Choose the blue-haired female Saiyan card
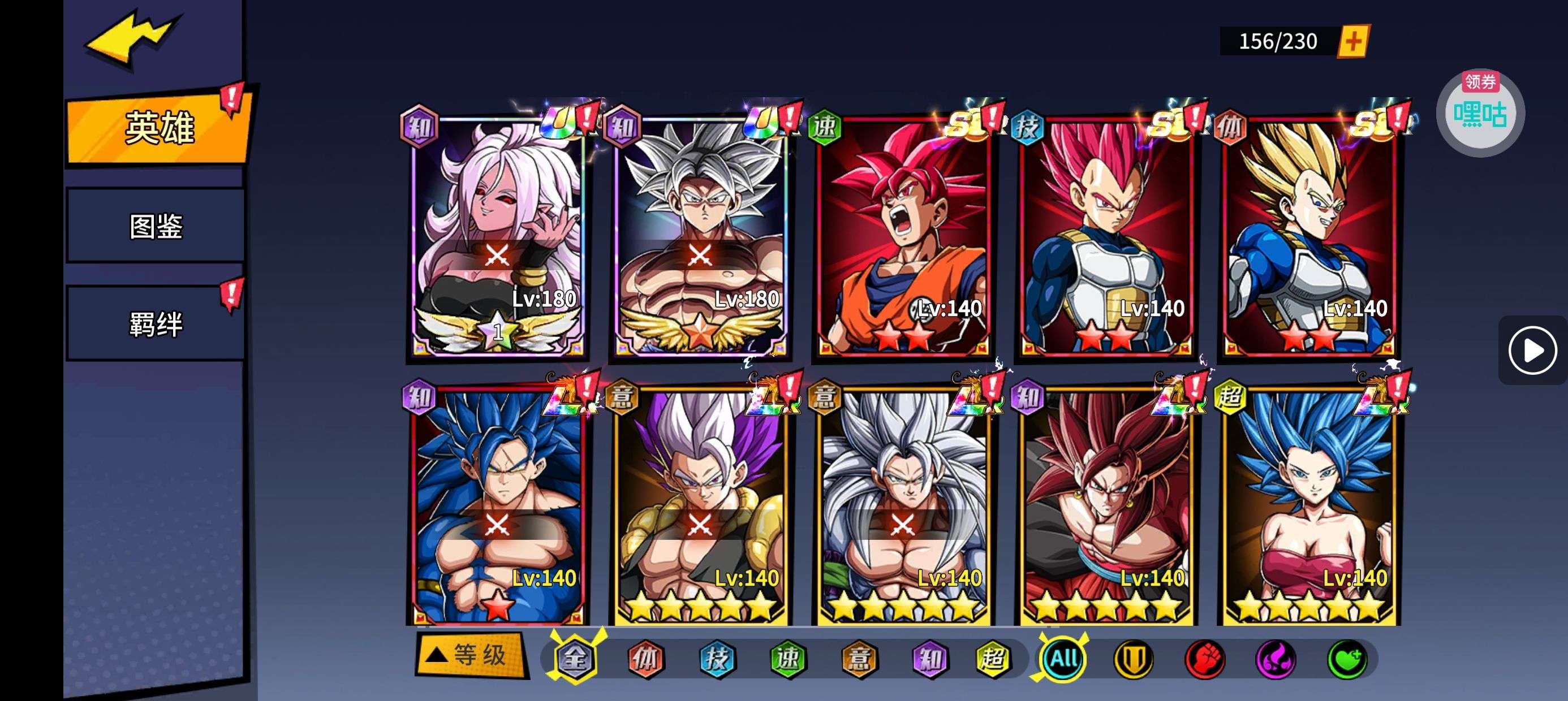This screenshot has height=701, width=1568. coord(1309,505)
